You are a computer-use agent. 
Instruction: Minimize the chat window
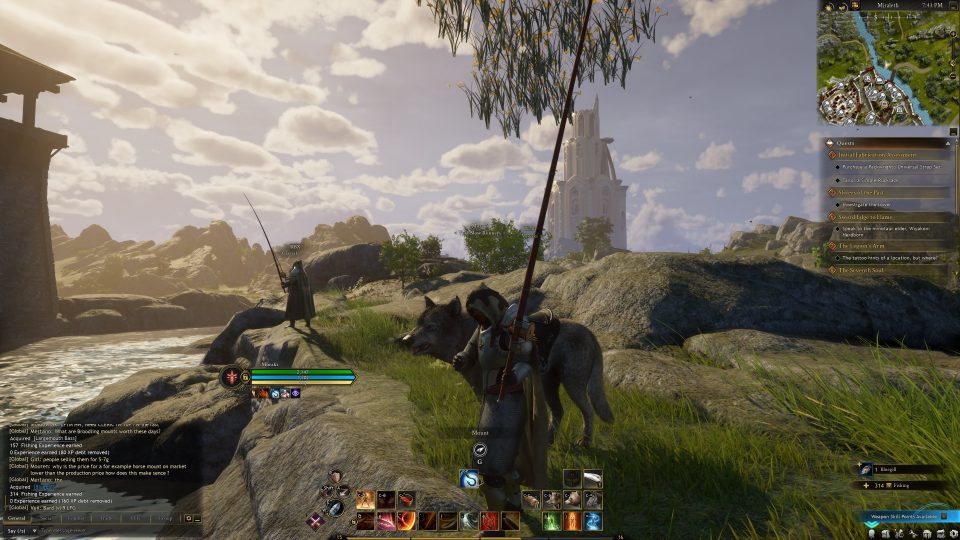[198, 518]
